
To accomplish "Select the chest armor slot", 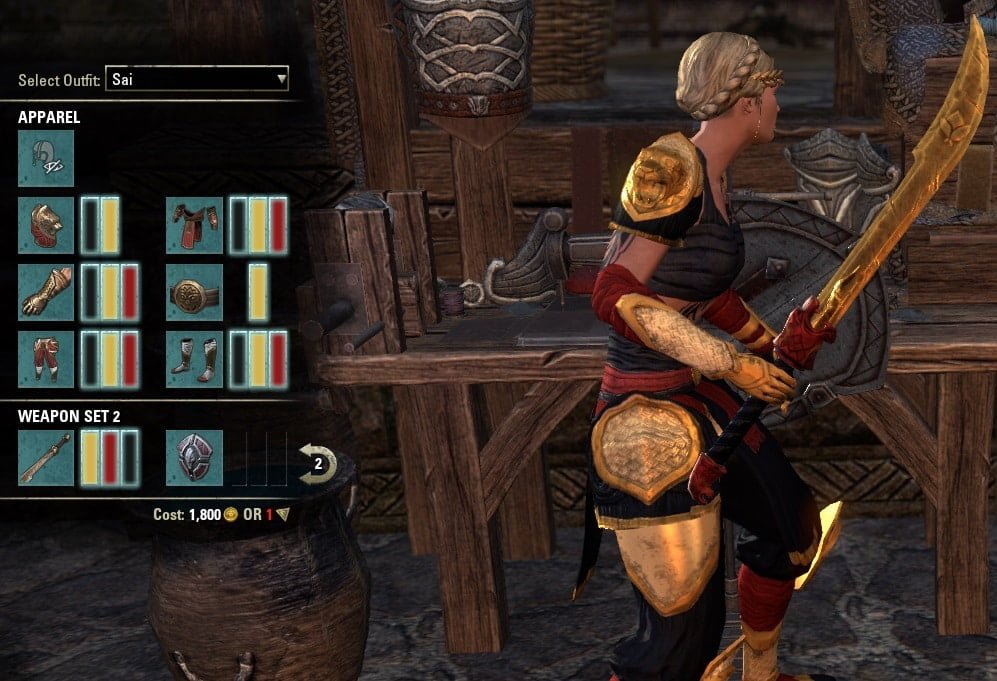I will (x=194, y=225).
